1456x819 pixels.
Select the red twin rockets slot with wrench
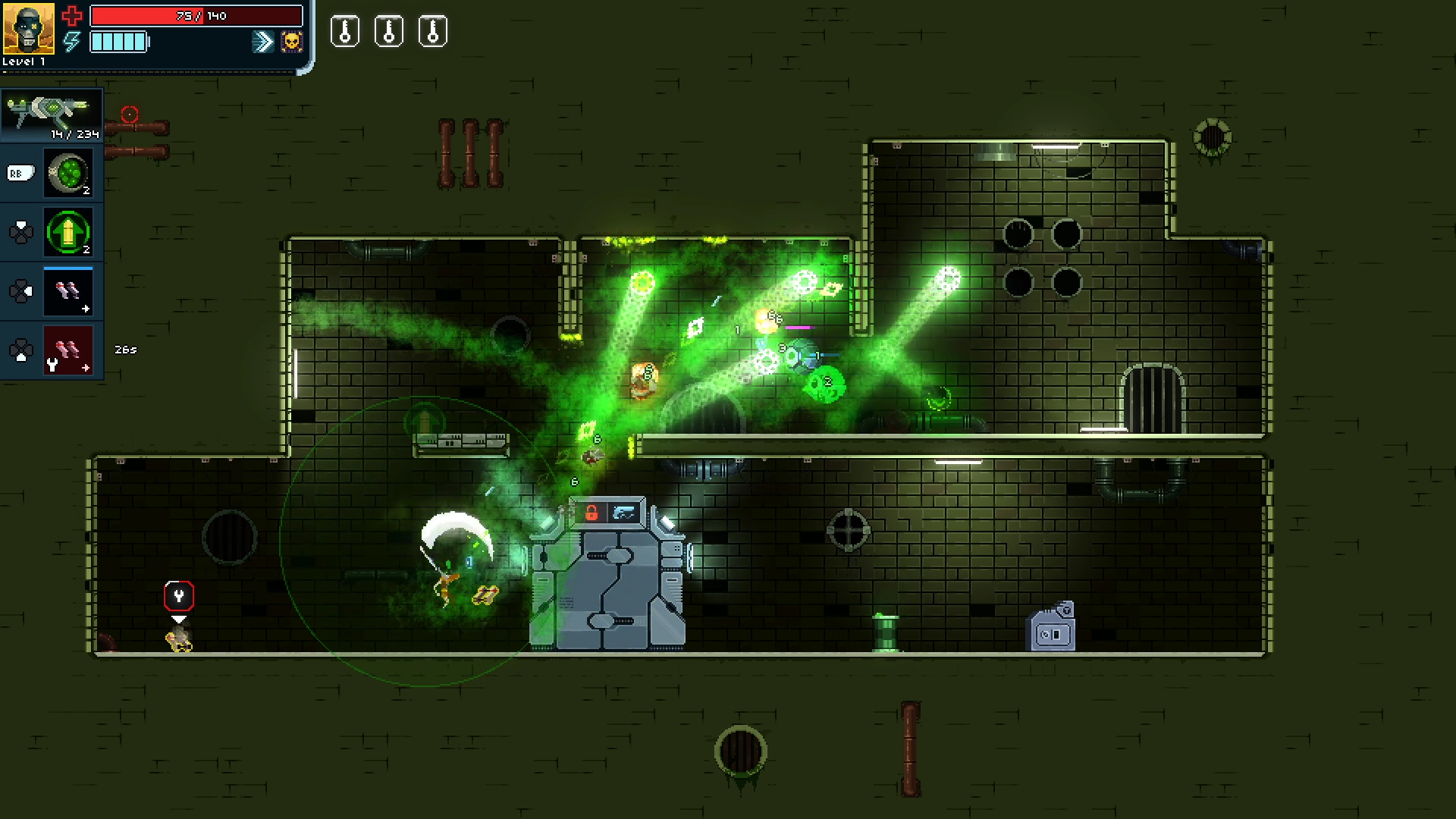[x=68, y=350]
